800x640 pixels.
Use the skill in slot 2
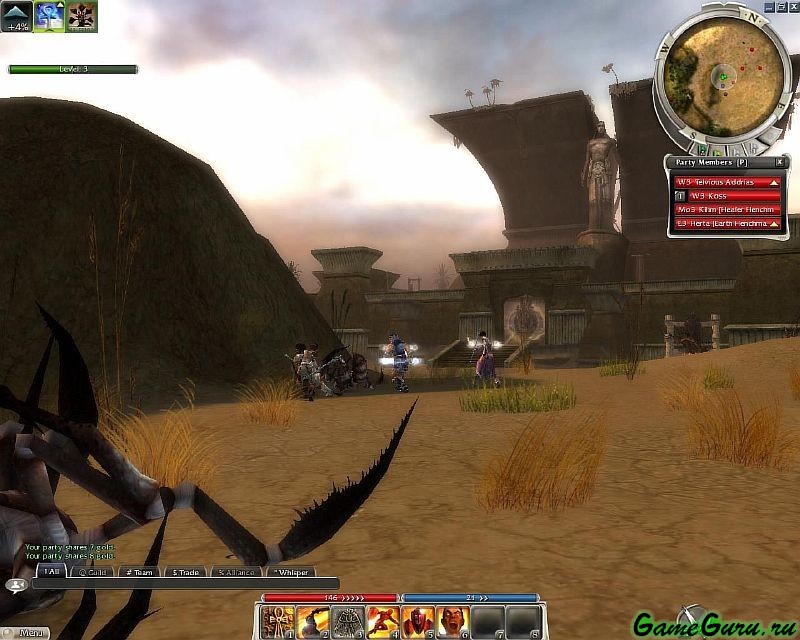(313, 621)
